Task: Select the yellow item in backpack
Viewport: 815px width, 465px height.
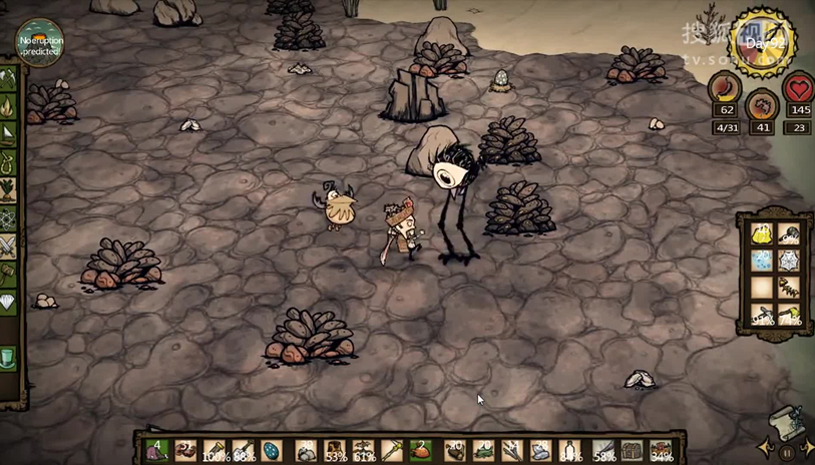Action: pyautogui.click(x=762, y=236)
